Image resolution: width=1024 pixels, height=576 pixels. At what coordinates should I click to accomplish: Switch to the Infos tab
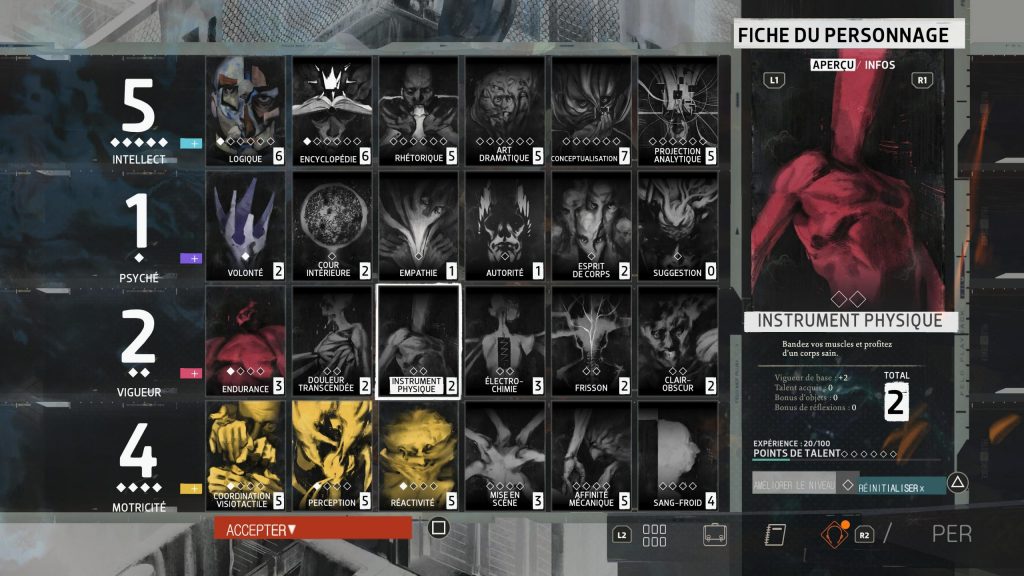pyautogui.click(x=880, y=65)
